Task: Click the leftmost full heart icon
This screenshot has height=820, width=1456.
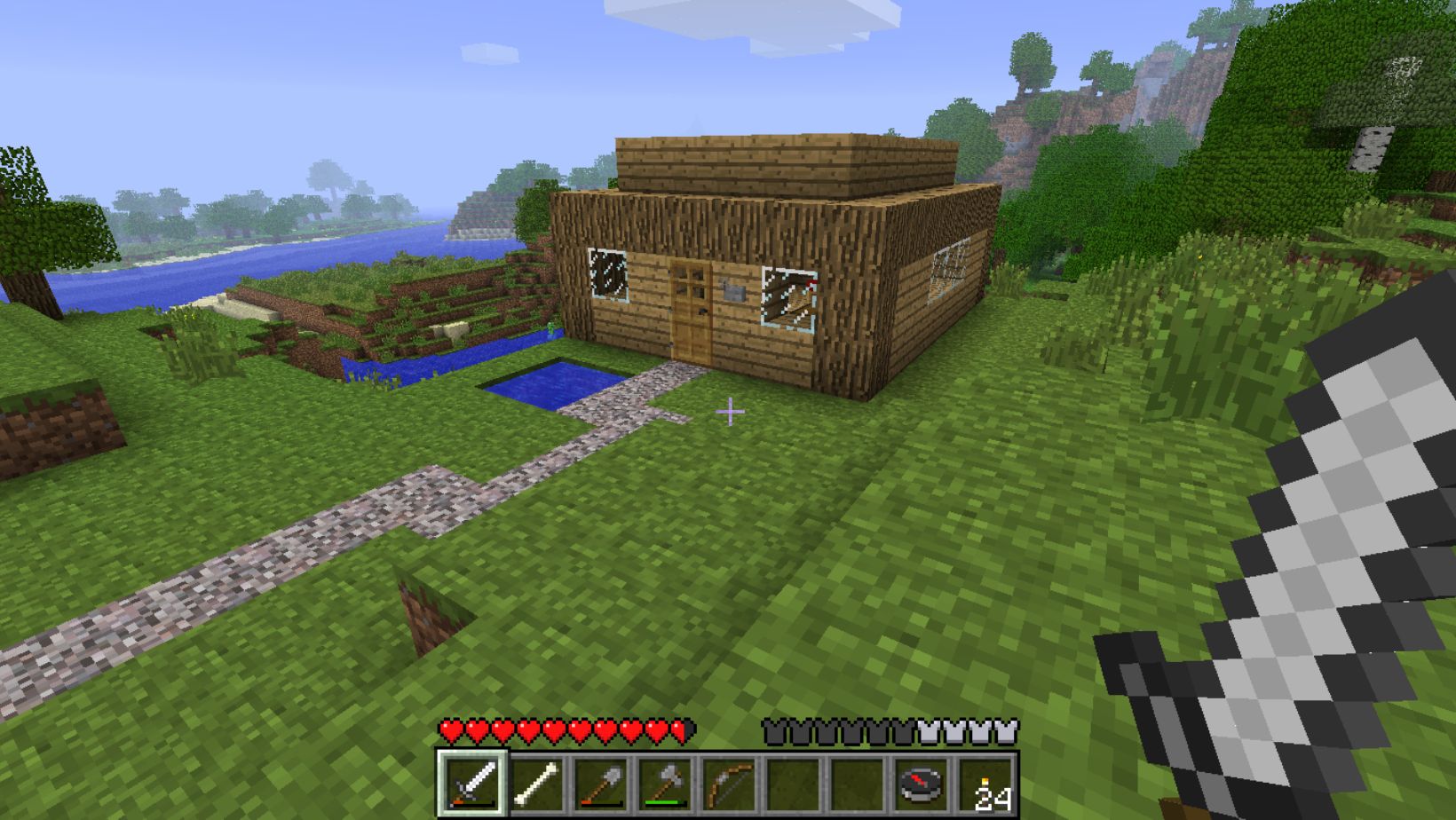Action: point(449,729)
